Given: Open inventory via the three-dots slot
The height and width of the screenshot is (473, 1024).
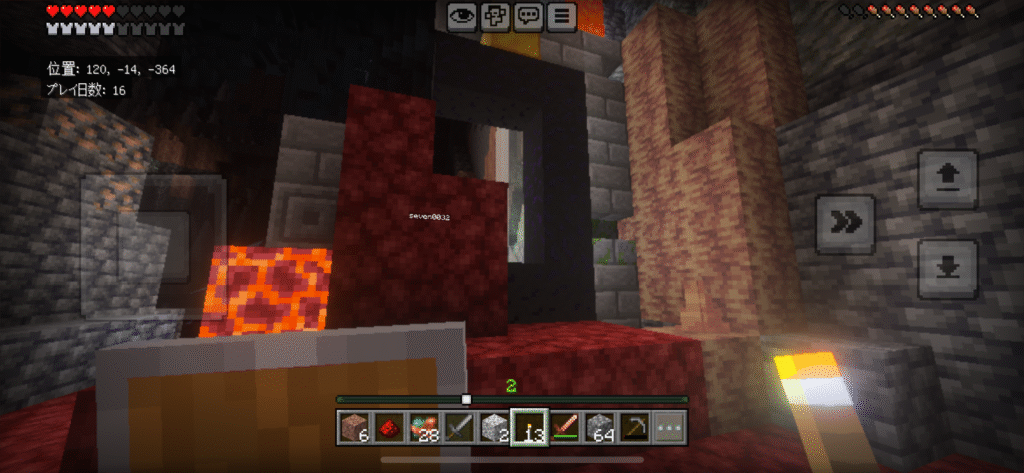Looking at the screenshot, I should tap(670, 427).
